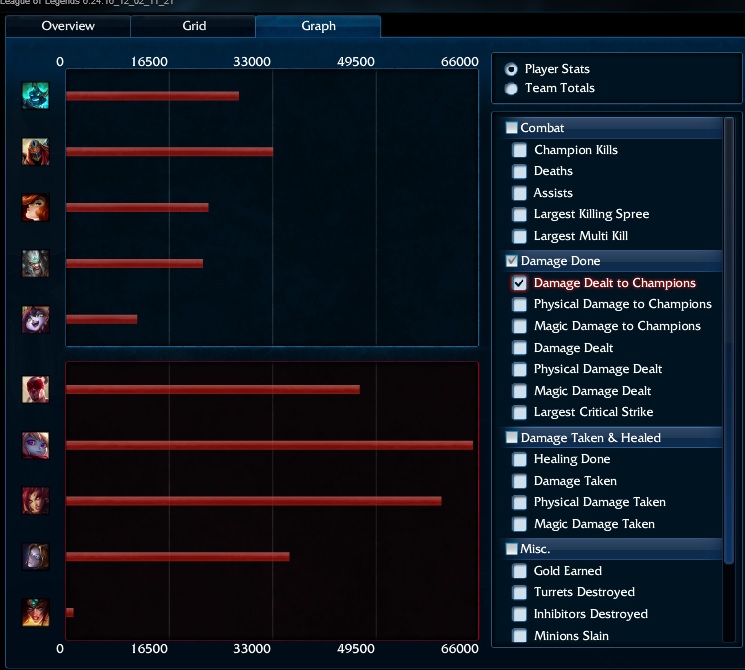This screenshot has height=670, width=745.
Task: Select the Graph tab
Action: coord(318,26)
